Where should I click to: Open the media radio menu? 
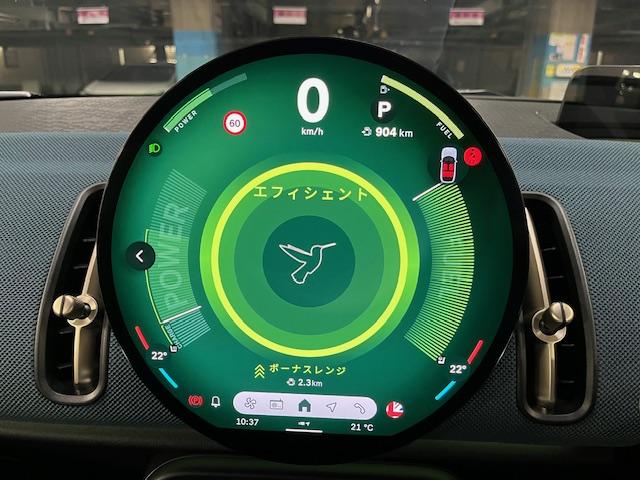click(276, 407)
